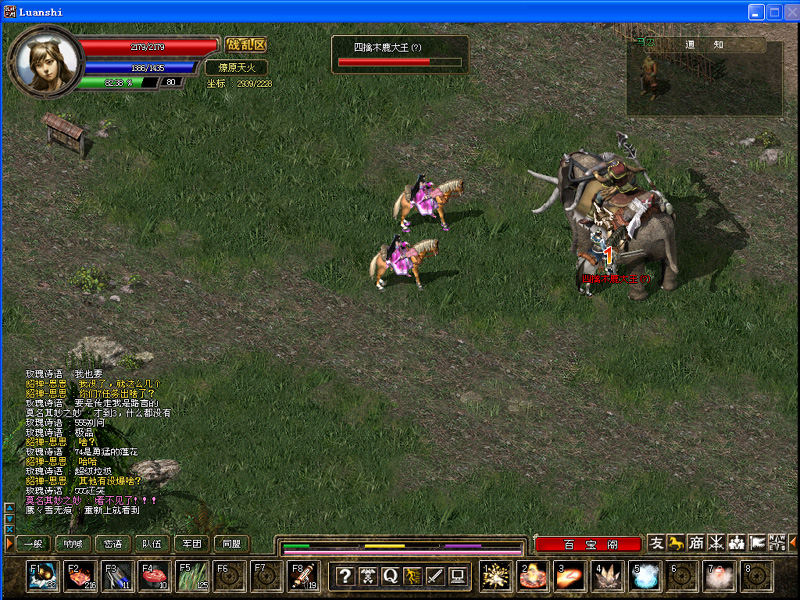Activate skill 1 starburst ability
Viewport: 800px width, 600px height.
coord(495,576)
